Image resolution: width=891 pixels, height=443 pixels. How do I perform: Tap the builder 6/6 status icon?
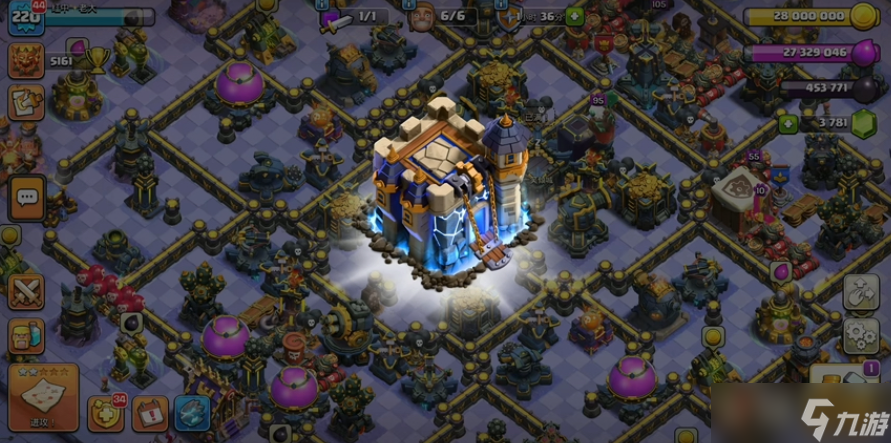[425, 17]
